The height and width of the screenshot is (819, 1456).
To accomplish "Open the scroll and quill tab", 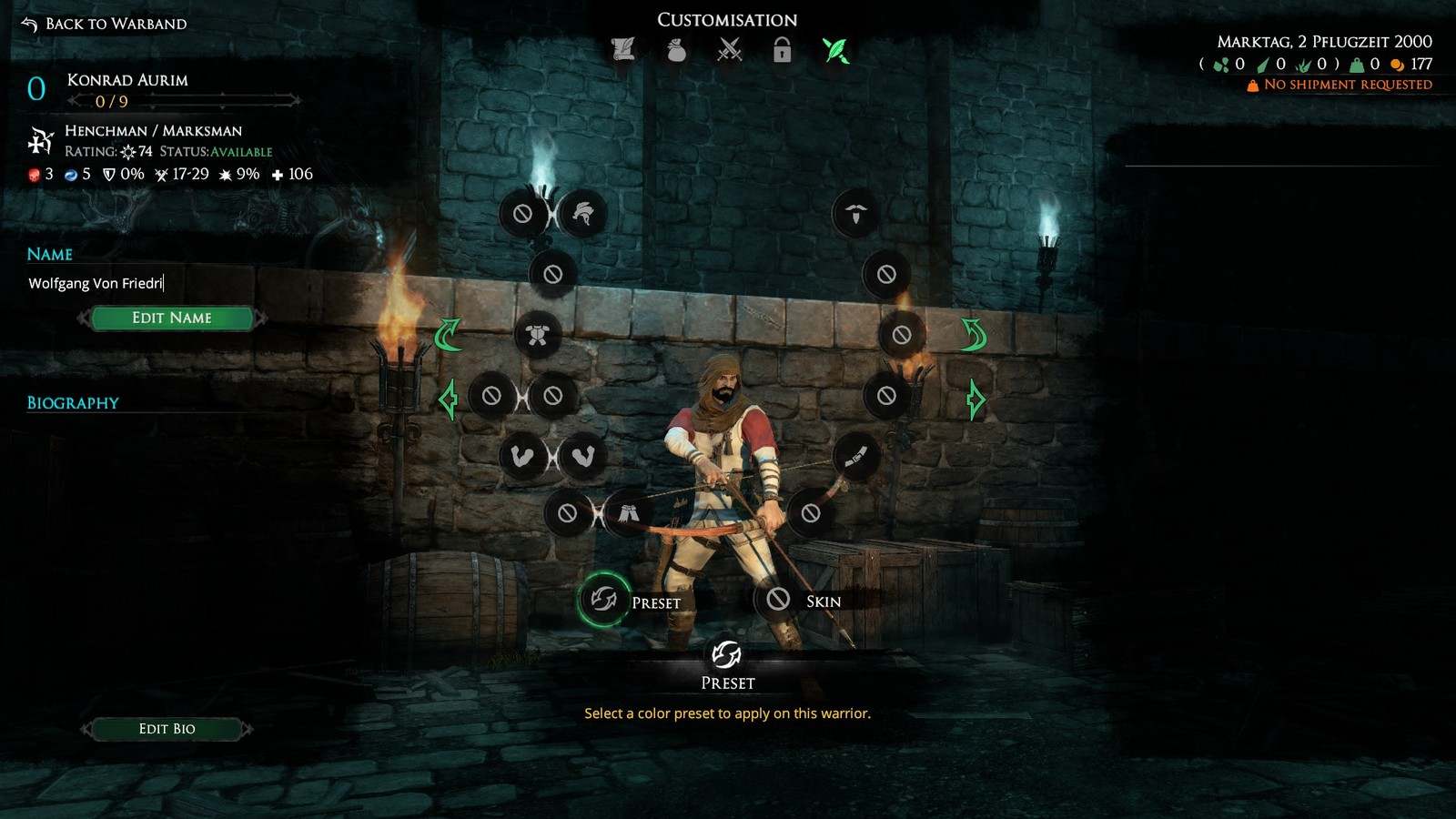I will (x=623, y=49).
